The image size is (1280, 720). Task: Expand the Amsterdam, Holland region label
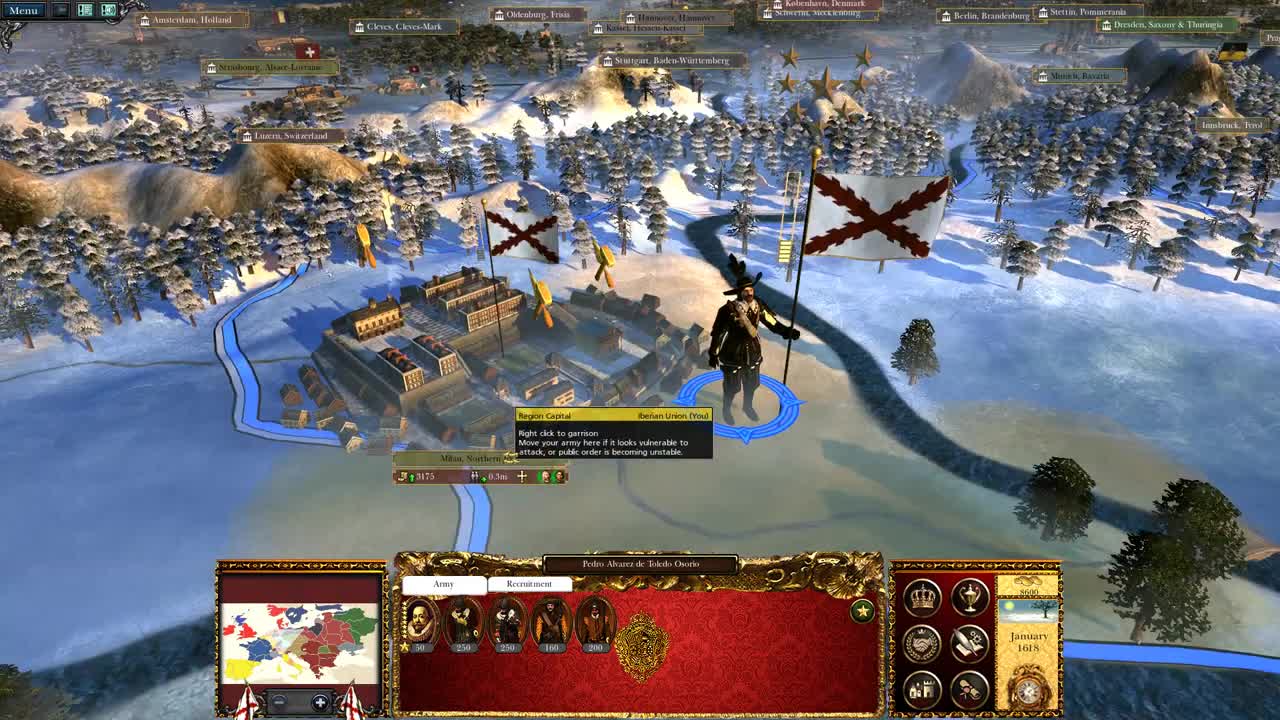pos(193,19)
